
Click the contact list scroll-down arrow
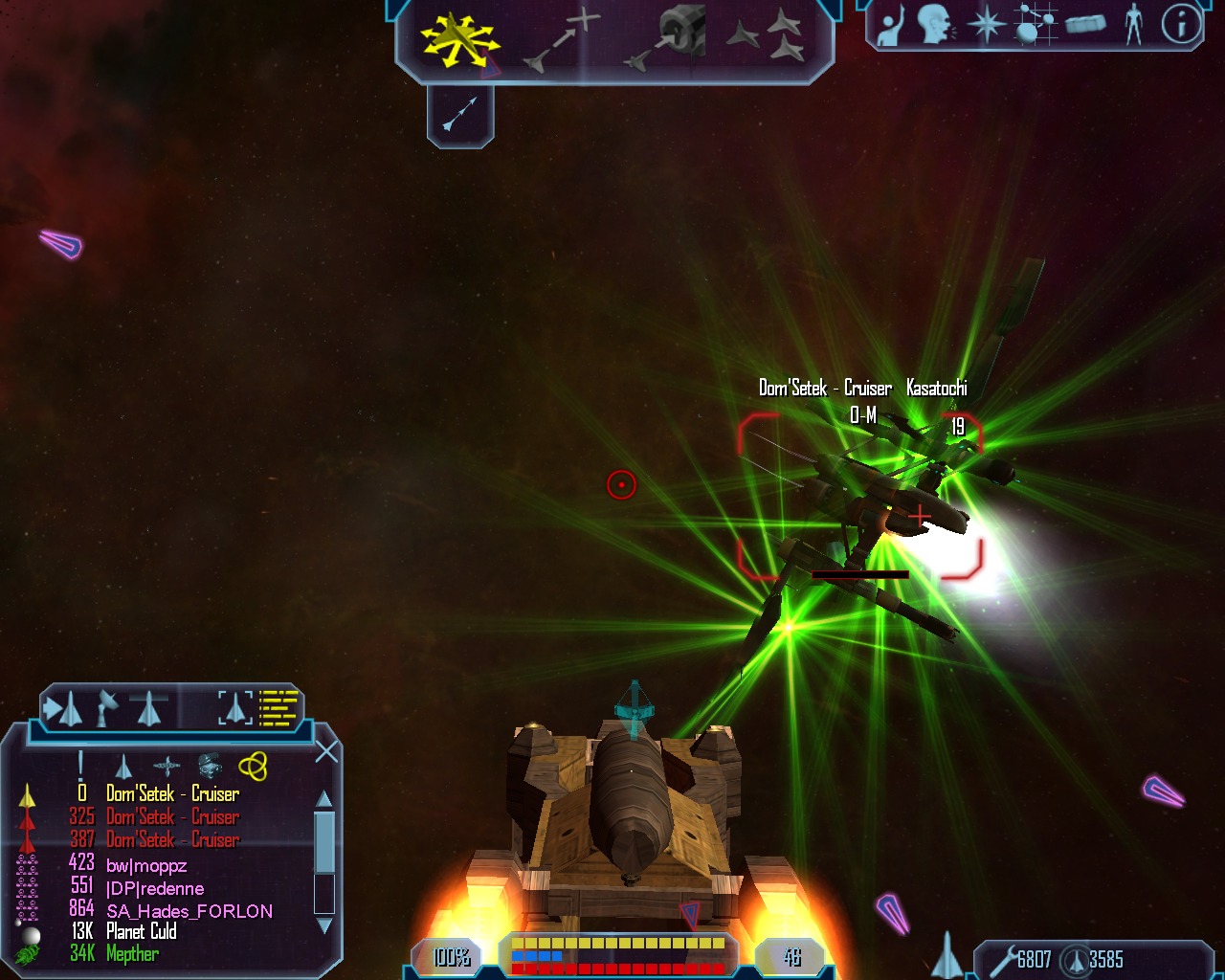(324, 925)
